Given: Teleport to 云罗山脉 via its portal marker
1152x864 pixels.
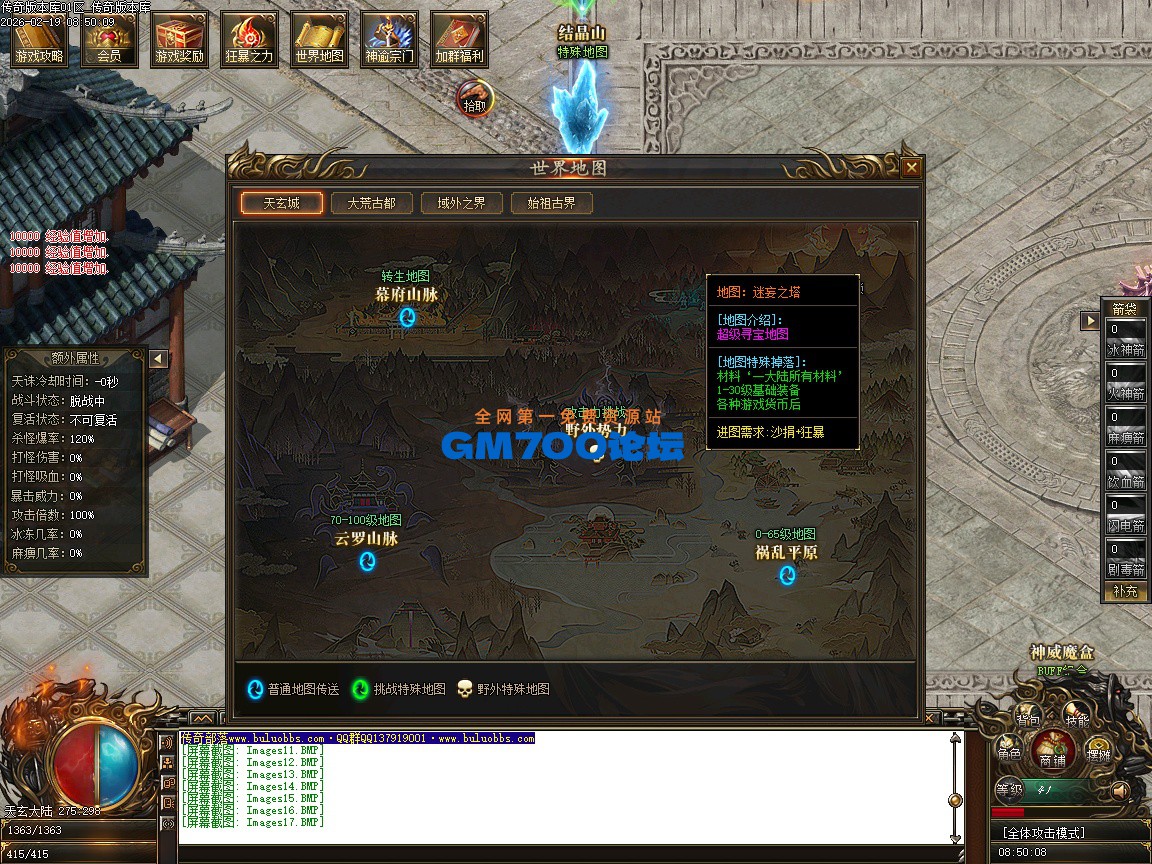Looking at the screenshot, I should tap(367, 561).
